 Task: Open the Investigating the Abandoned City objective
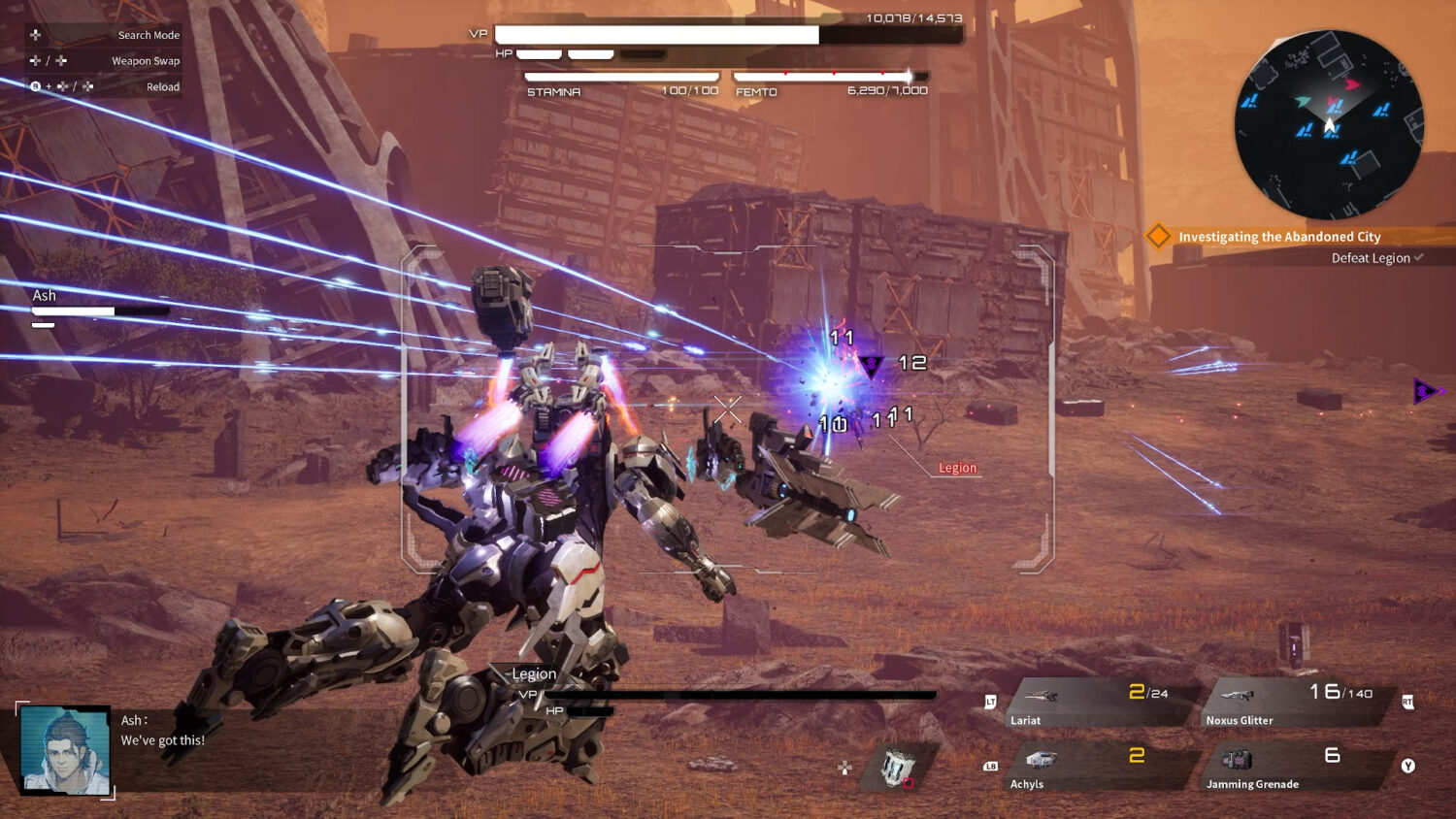[1278, 237]
